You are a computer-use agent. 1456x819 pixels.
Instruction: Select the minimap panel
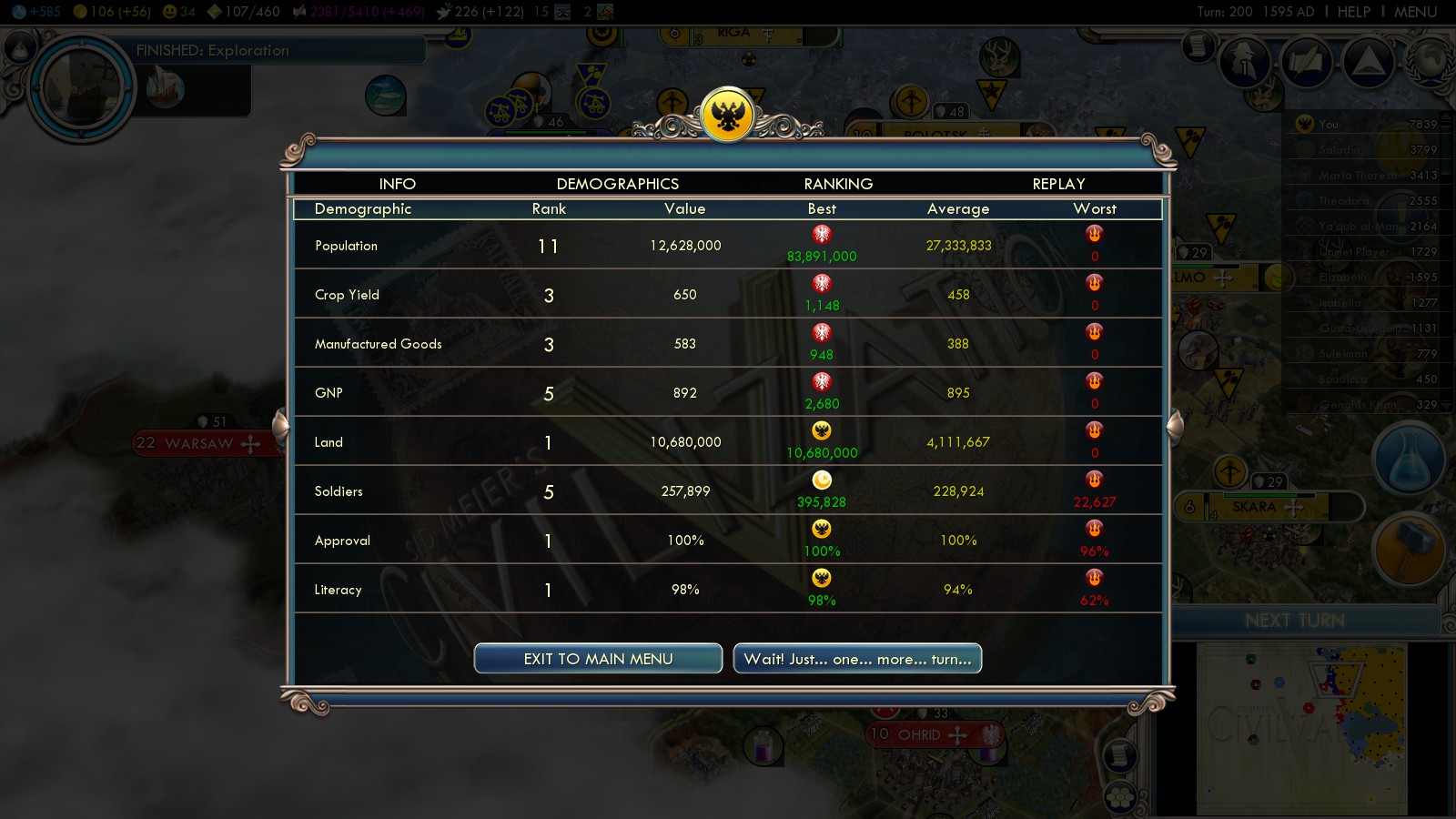pyautogui.click(x=1301, y=728)
